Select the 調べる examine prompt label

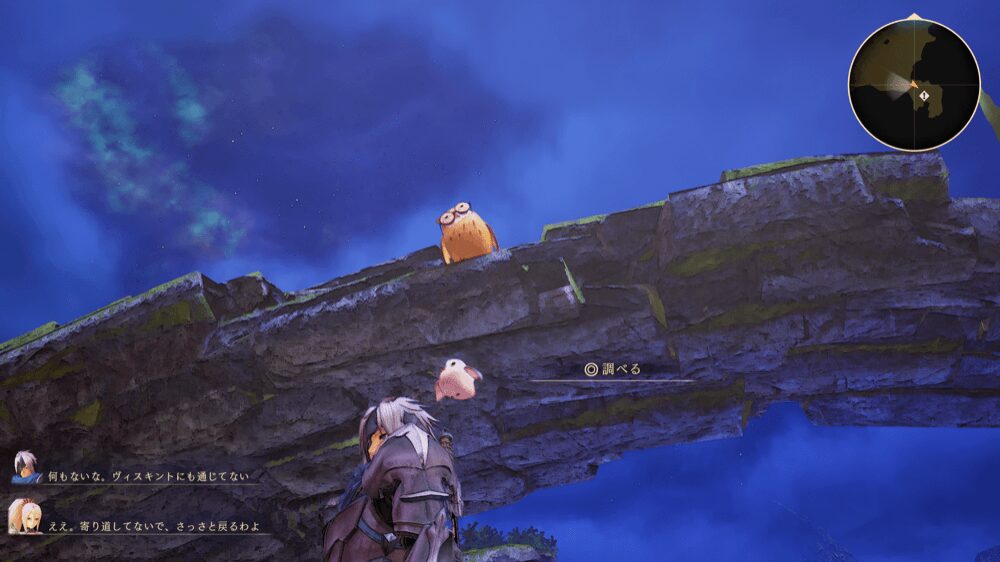click(x=612, y=369)
